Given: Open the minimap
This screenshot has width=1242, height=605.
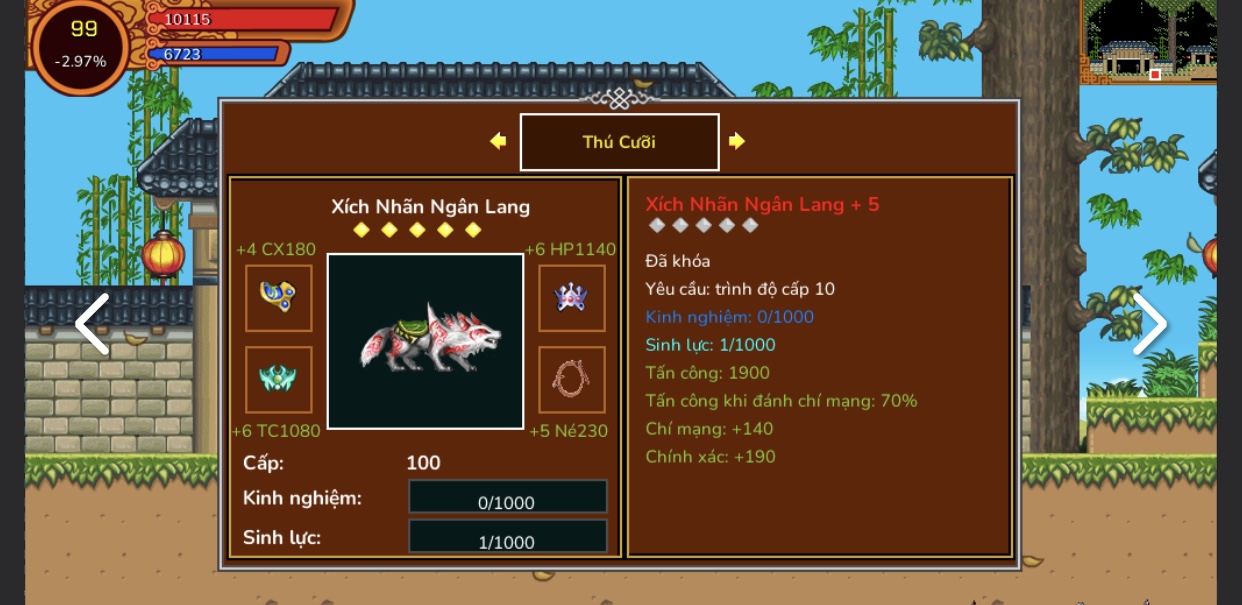Looking at the screenshot, I should [x=1148, y=42].
